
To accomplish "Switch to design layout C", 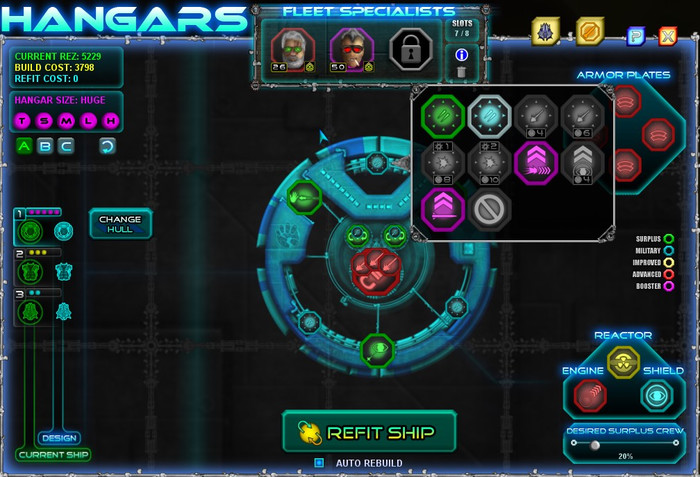I will tap(67, 146).
